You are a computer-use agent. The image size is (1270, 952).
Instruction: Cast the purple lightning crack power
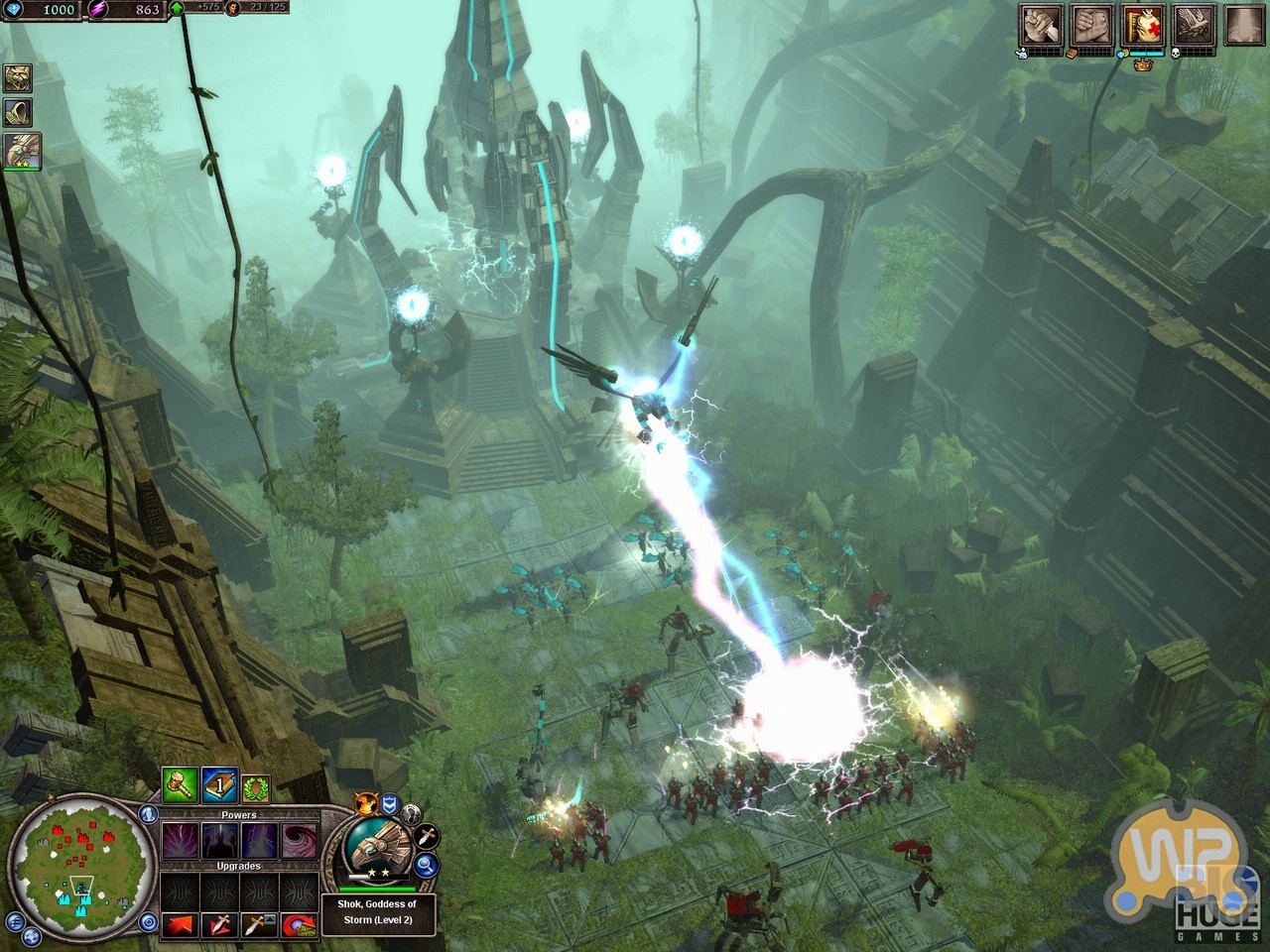tap(181, 841)
